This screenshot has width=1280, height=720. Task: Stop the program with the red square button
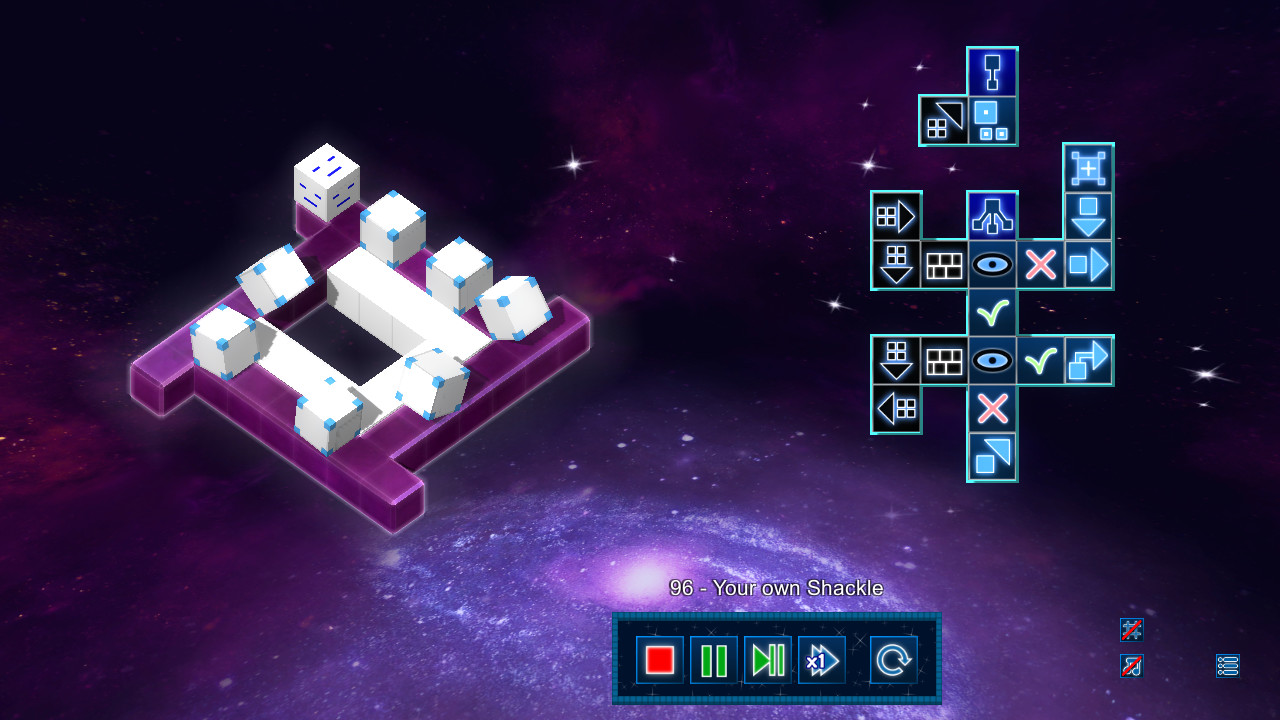(x=660, y=660)
